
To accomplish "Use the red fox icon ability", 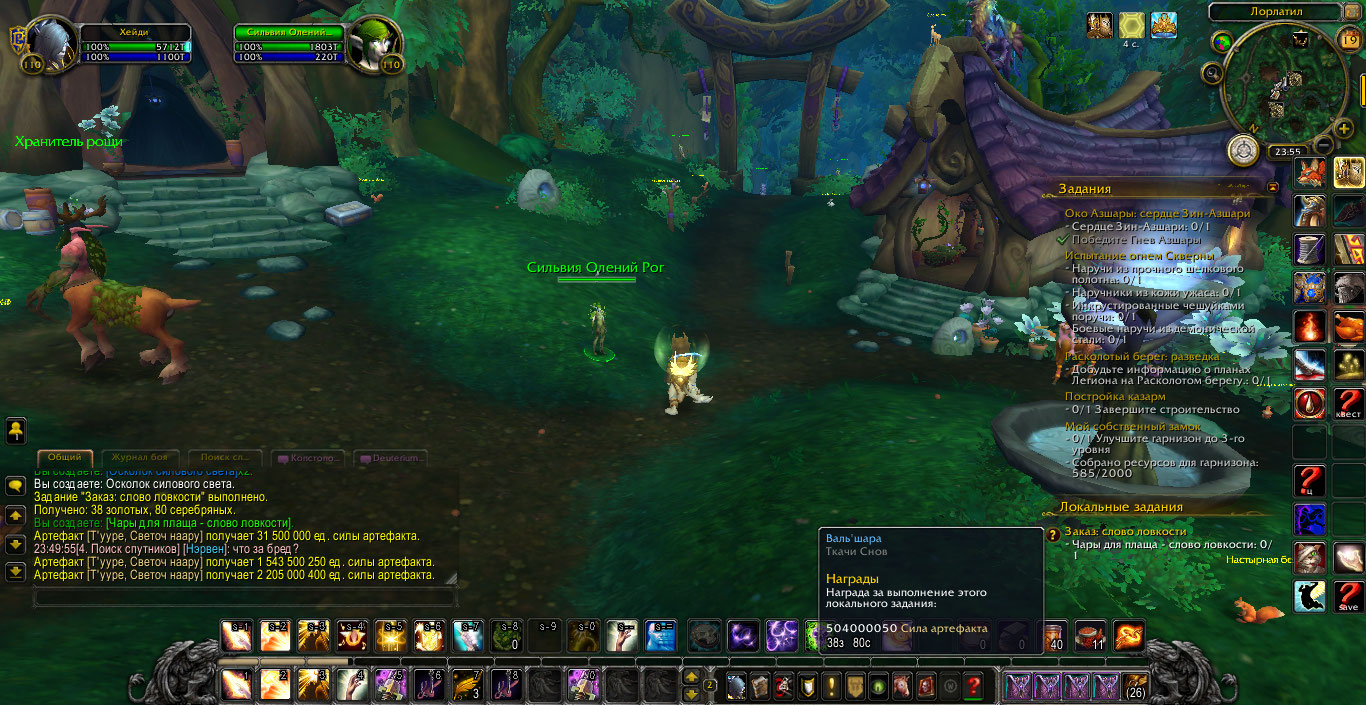I will [1310, 172].
